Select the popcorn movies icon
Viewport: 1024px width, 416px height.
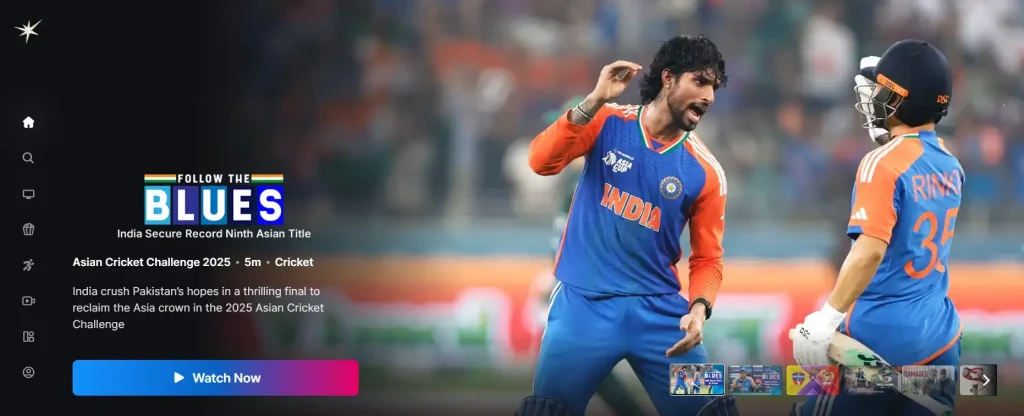pos(28,229)
